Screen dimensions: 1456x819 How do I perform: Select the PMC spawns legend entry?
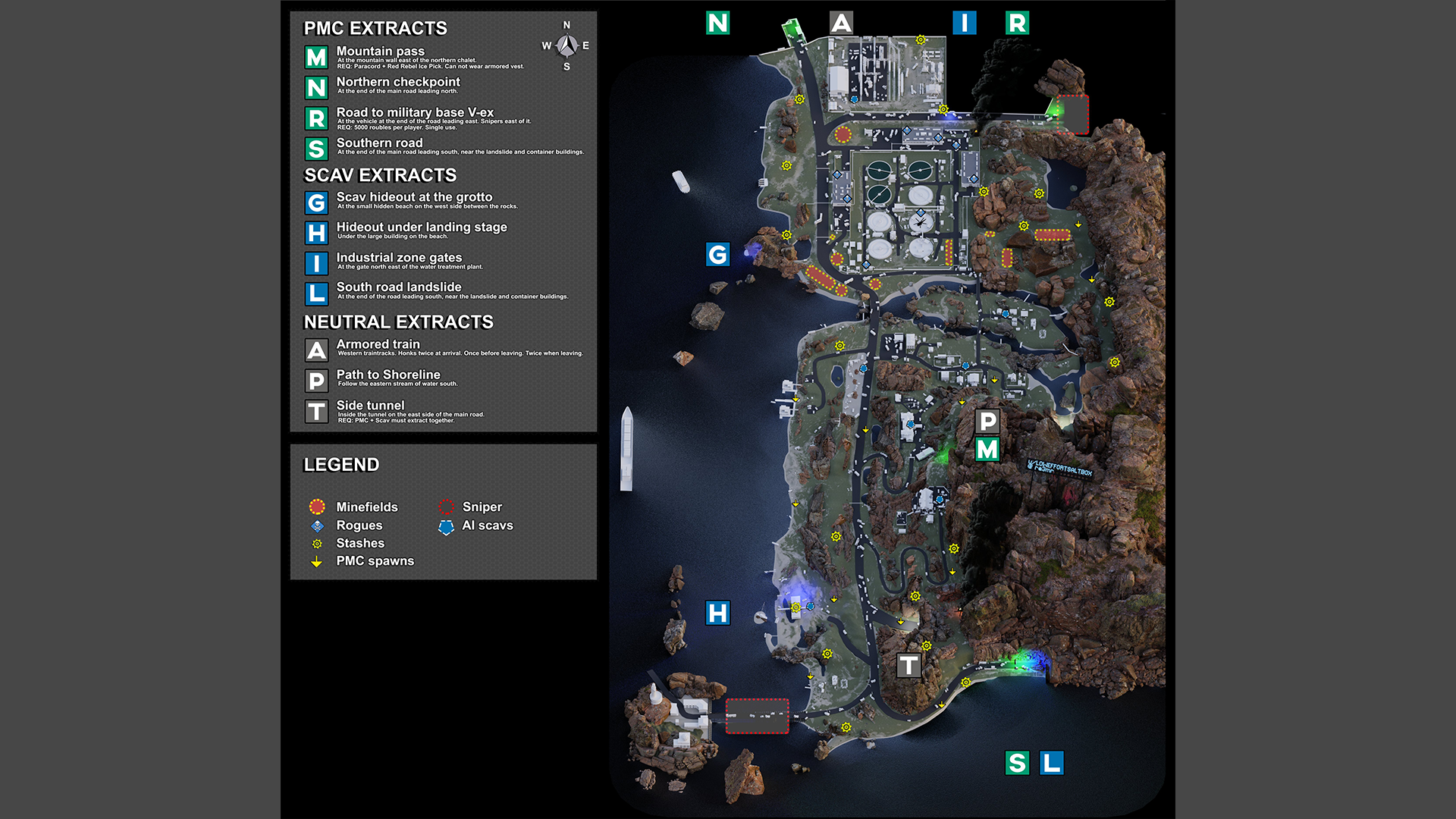point(375,561)
